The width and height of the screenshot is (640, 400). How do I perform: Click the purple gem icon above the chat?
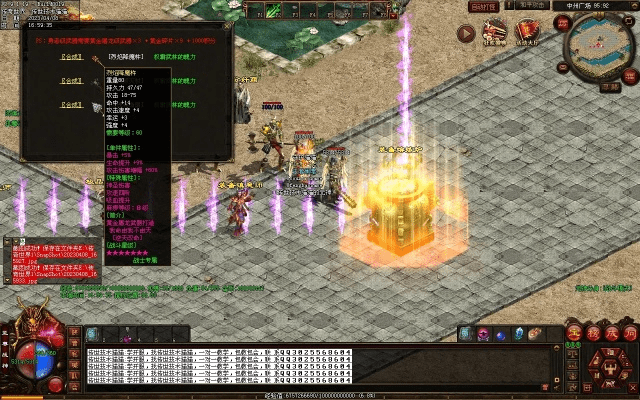click(x=483, y=334)
